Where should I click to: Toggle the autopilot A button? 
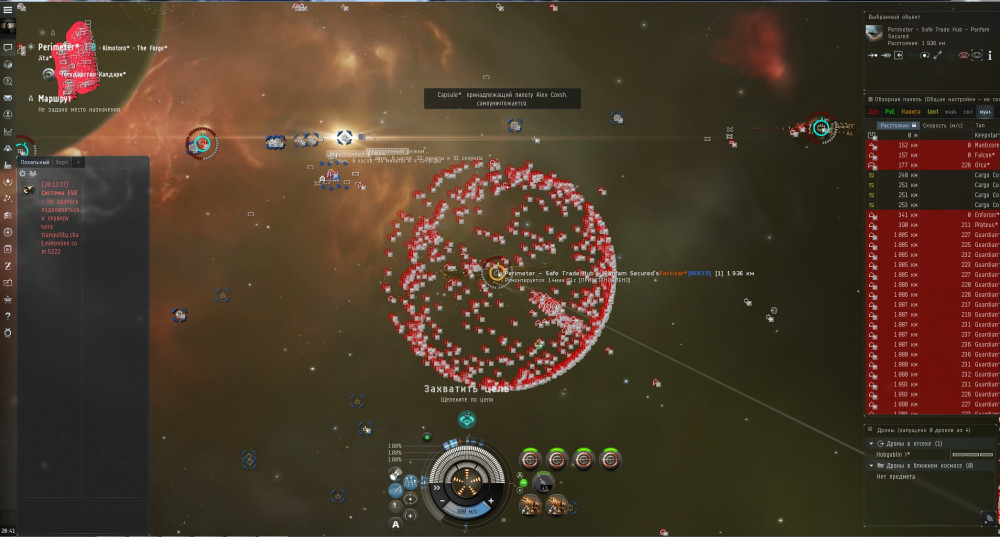click(396, 523)
